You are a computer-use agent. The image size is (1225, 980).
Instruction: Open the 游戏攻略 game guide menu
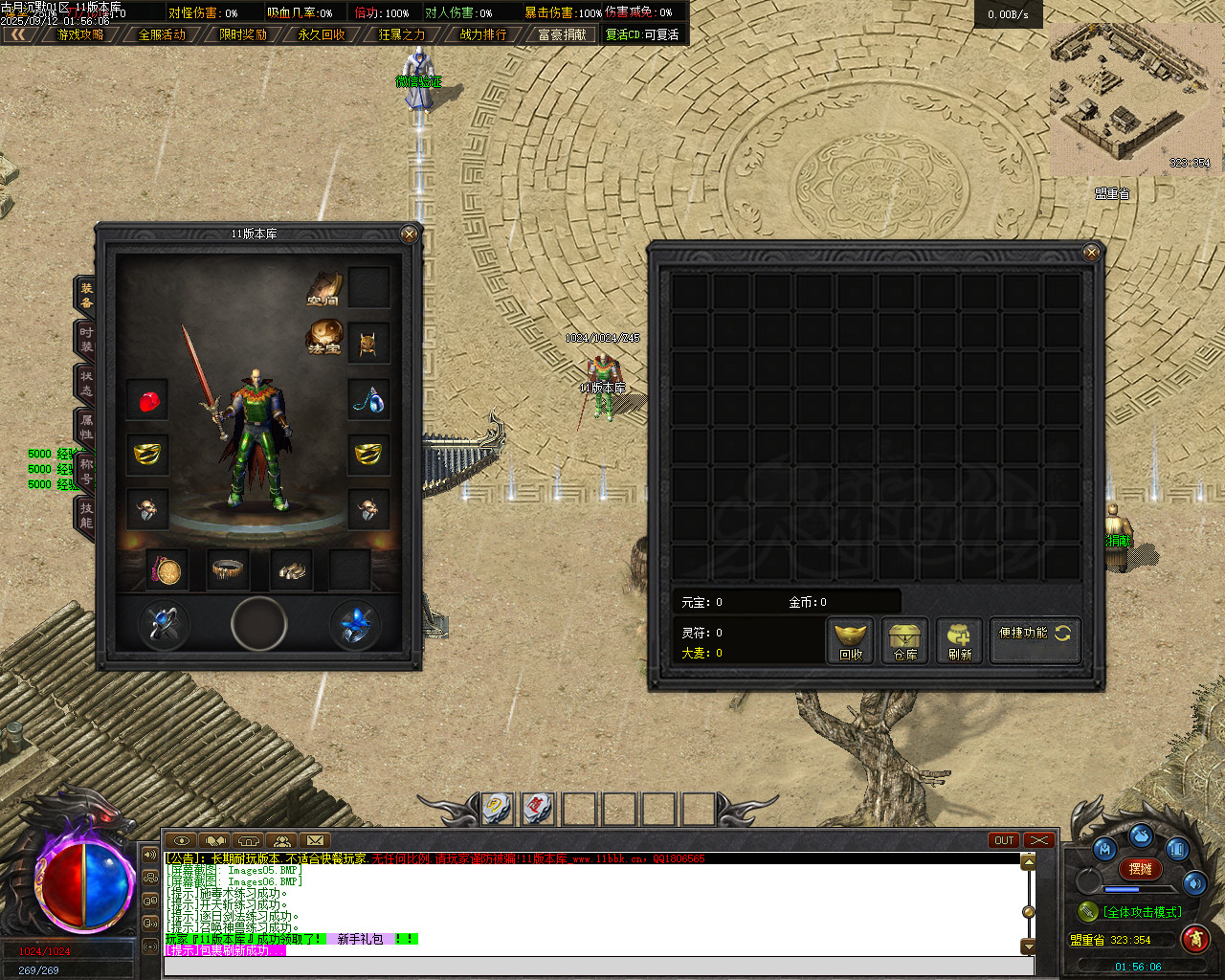[80, 34]
